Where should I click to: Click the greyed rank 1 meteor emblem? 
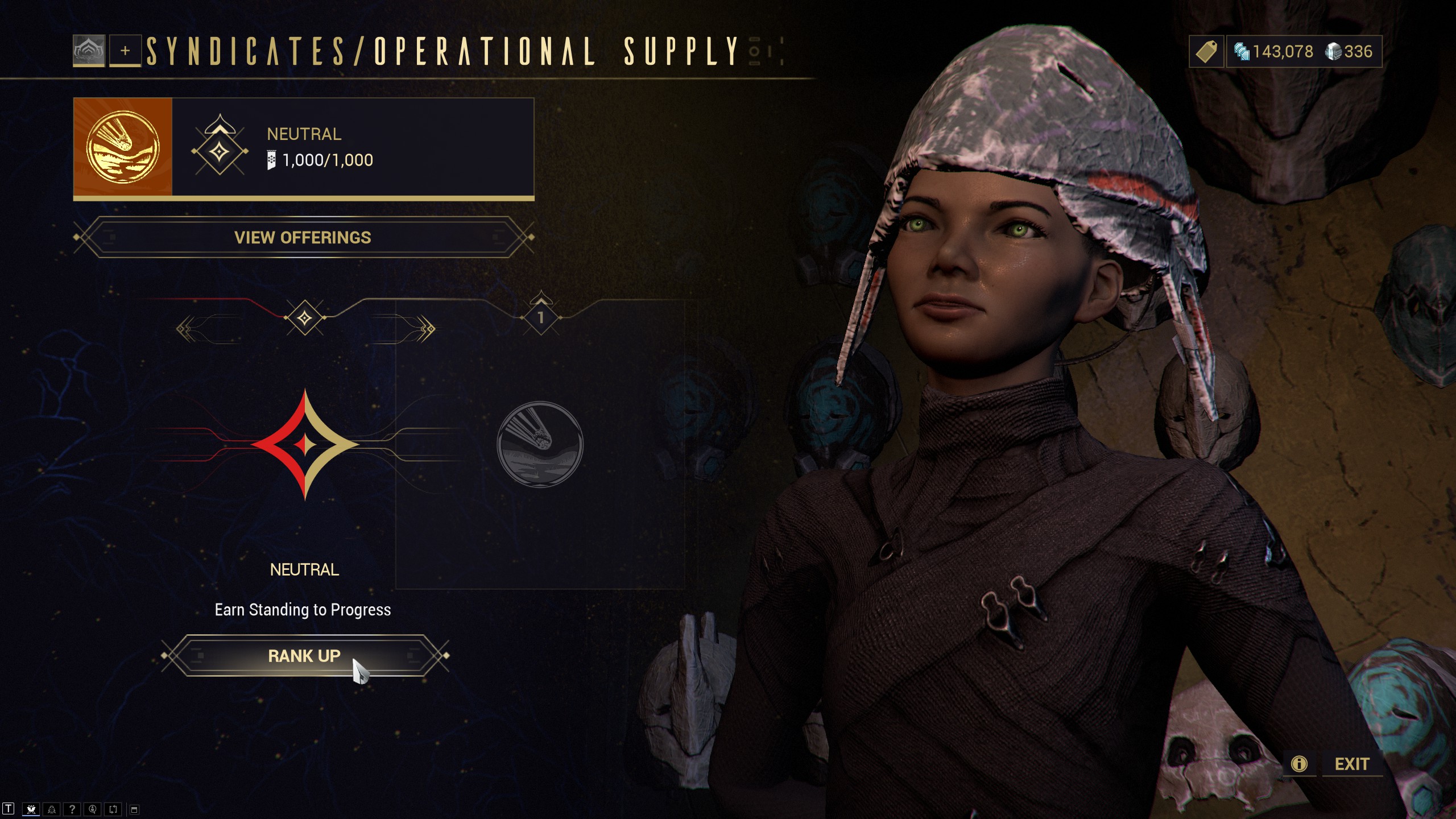pos(540,444)
